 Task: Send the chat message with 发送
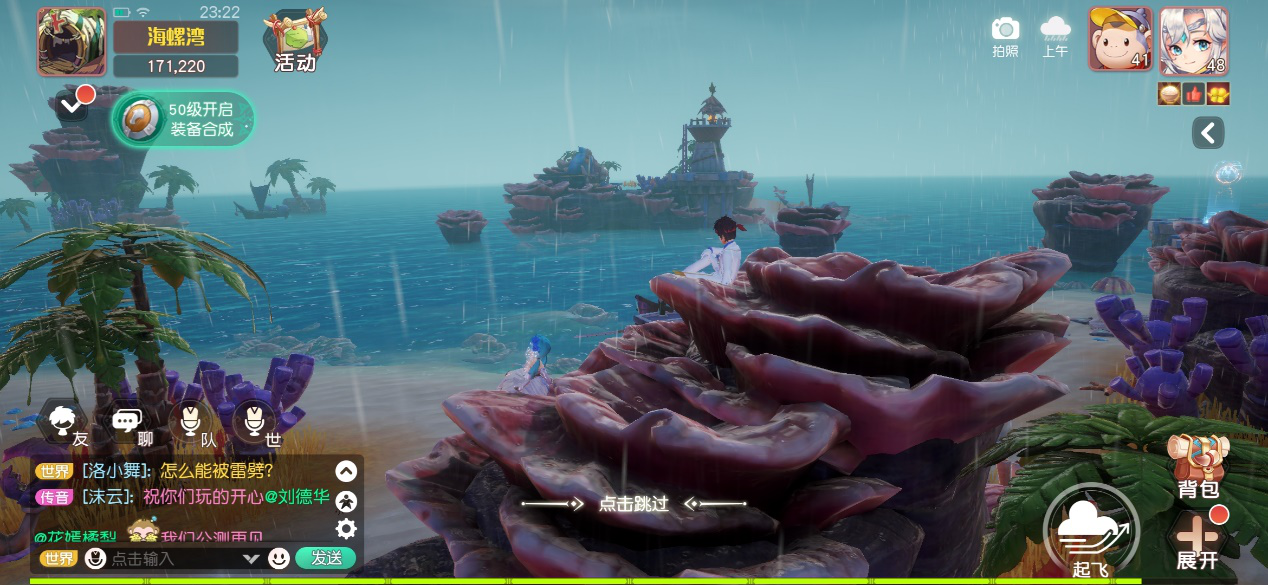(x=326, y=558)
